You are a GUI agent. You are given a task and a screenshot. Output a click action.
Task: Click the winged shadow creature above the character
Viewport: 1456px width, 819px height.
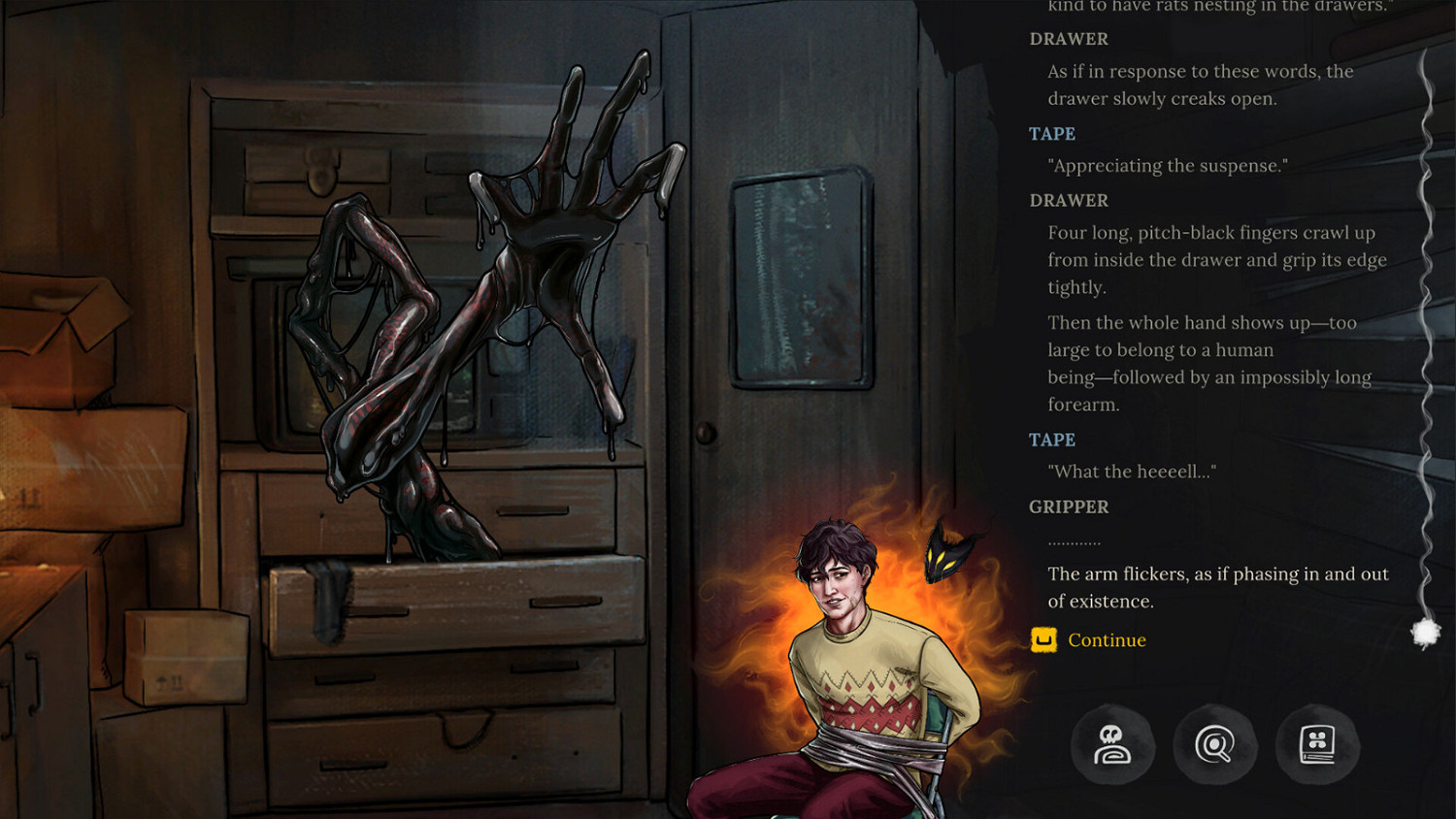click(x=946, y=553)
